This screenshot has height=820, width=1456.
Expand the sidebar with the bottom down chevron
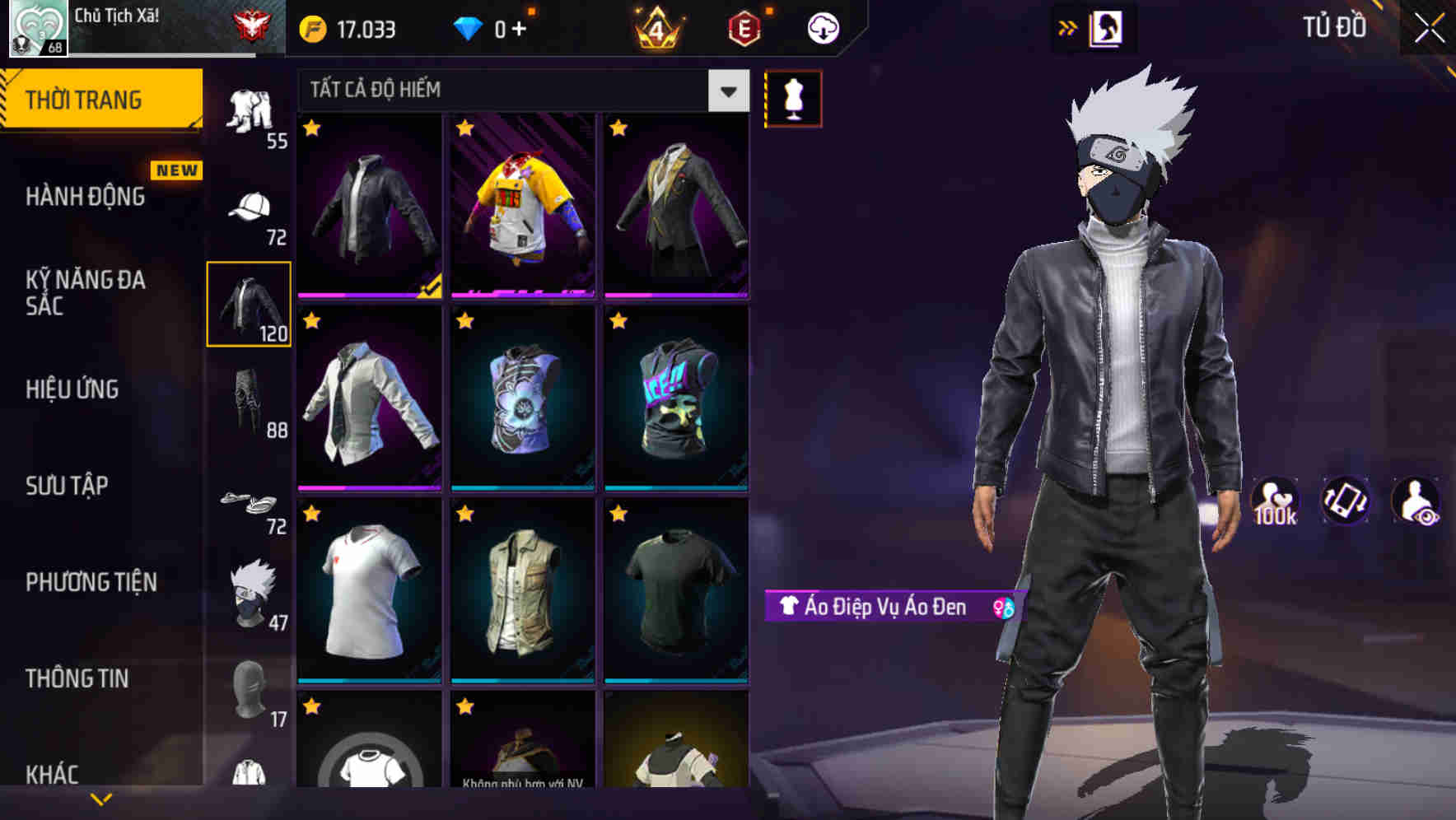tap(101, 799)
